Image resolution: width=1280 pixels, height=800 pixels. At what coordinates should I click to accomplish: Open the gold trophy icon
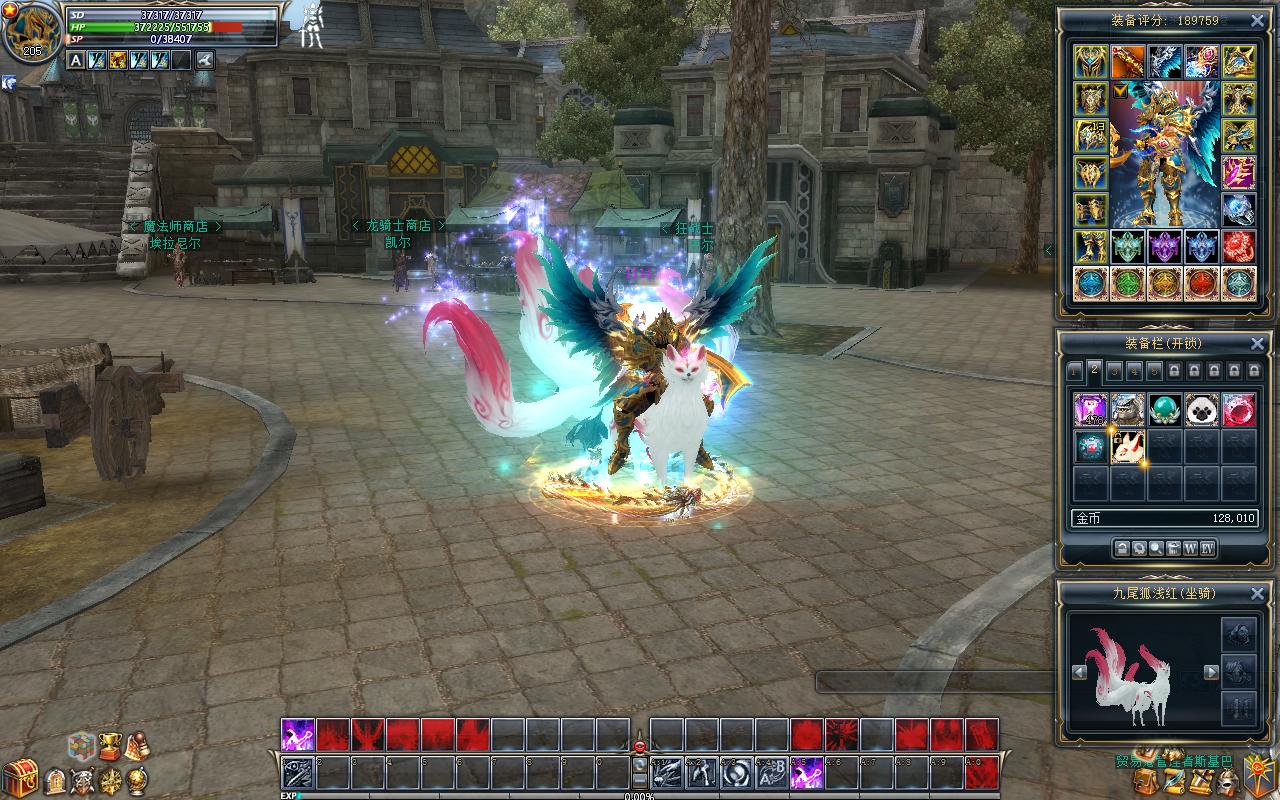coord(108,747)
